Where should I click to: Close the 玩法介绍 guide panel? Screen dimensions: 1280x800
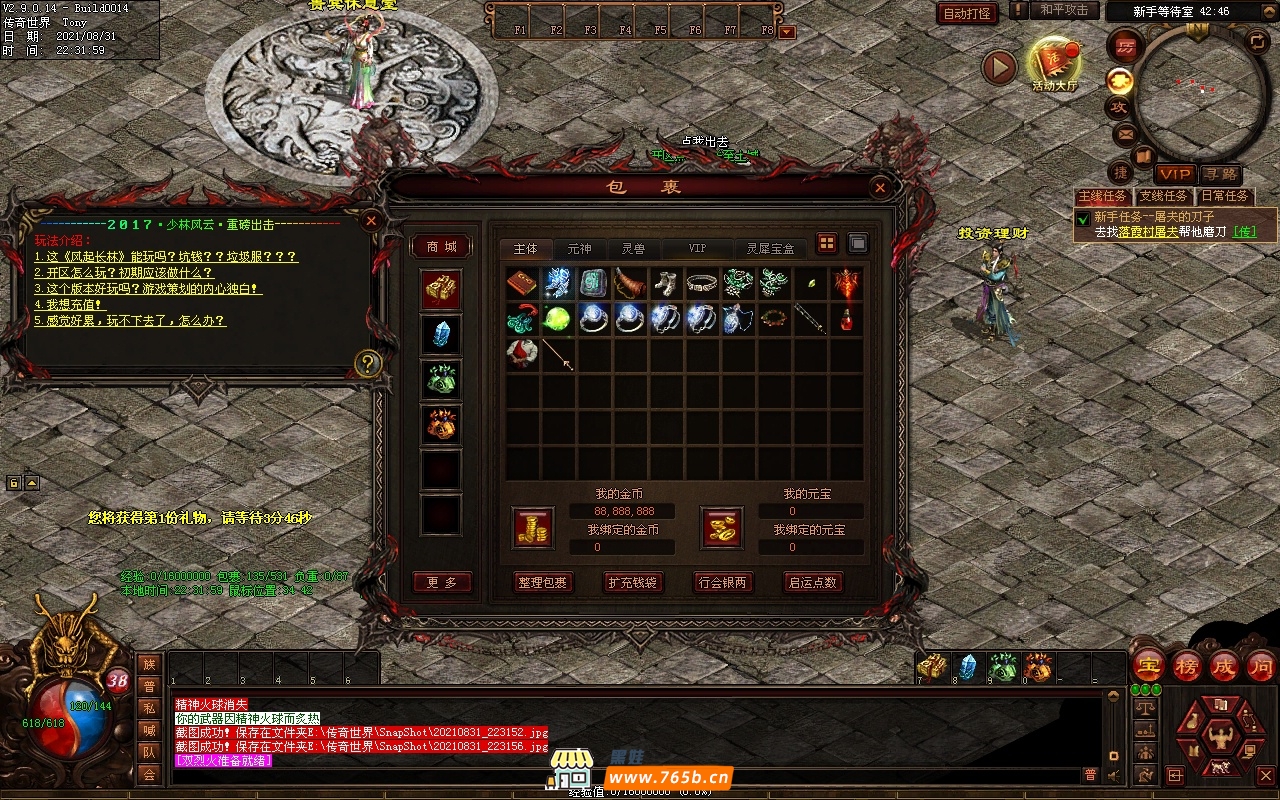pyautogui.click(x=371, y=220)
